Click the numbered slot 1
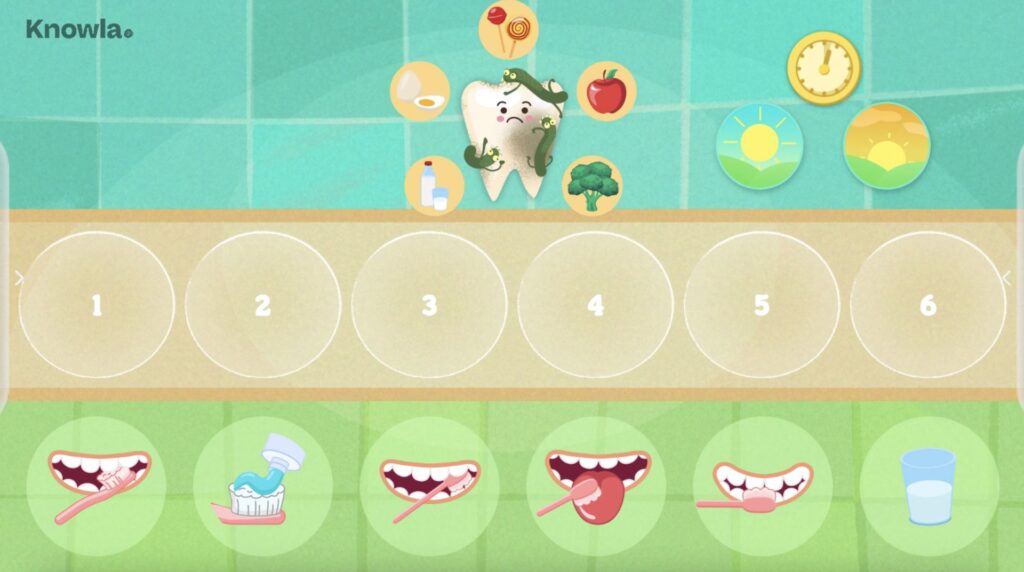 [x=97, y=305]
